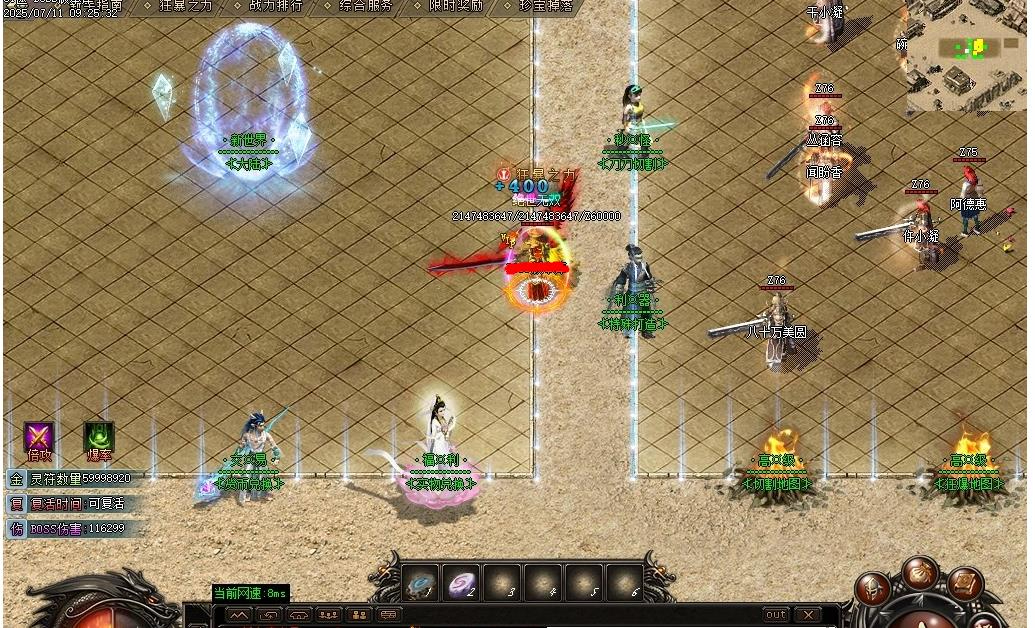Screen dimensions: 1035x628
Task: Use the item in hotbar slot 1
Action: click(x=421, y=582)
